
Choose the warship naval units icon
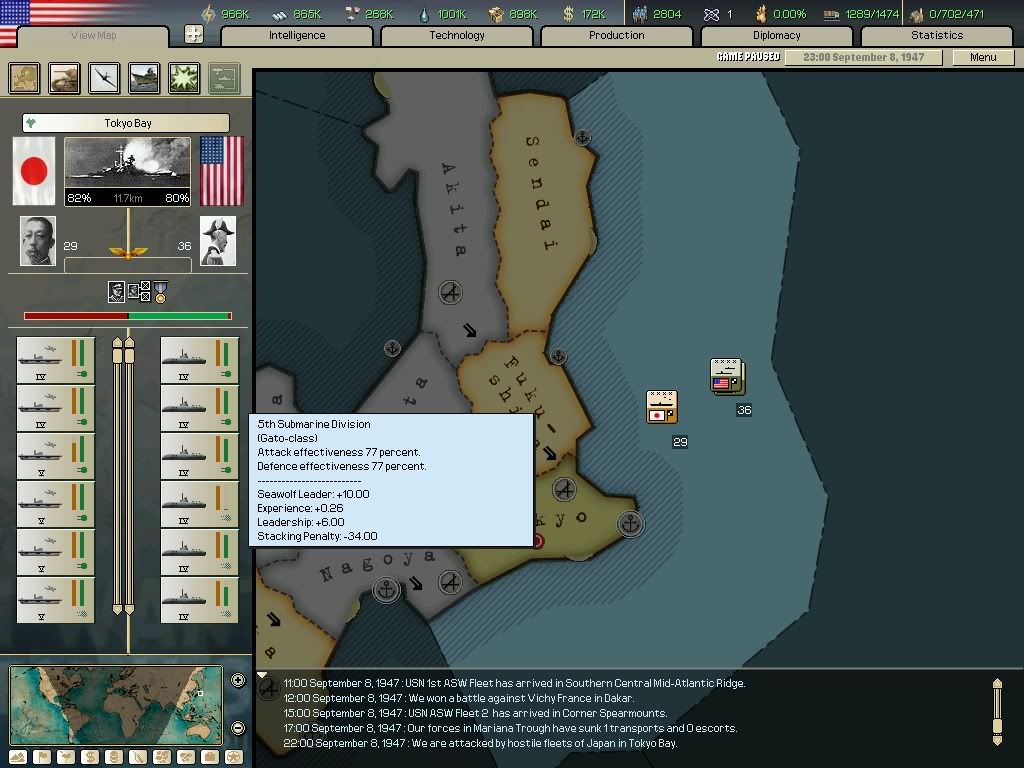[x=144, y=78]
